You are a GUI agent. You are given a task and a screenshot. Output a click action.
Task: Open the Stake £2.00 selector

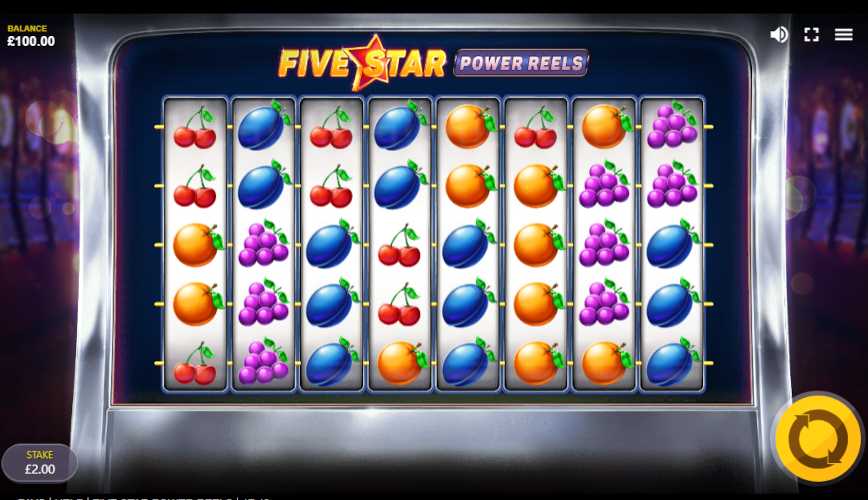coord(40,463)
